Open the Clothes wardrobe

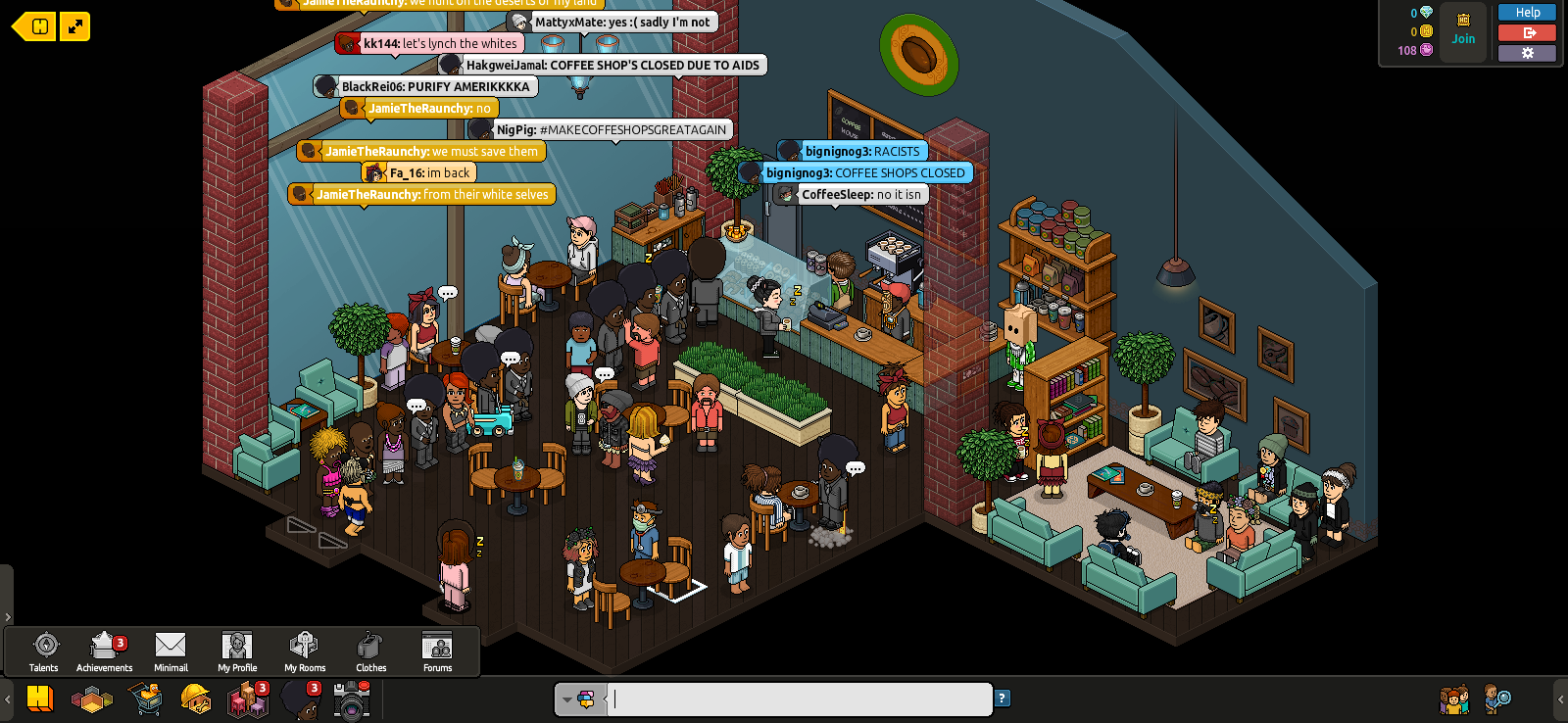pos(370,651)
